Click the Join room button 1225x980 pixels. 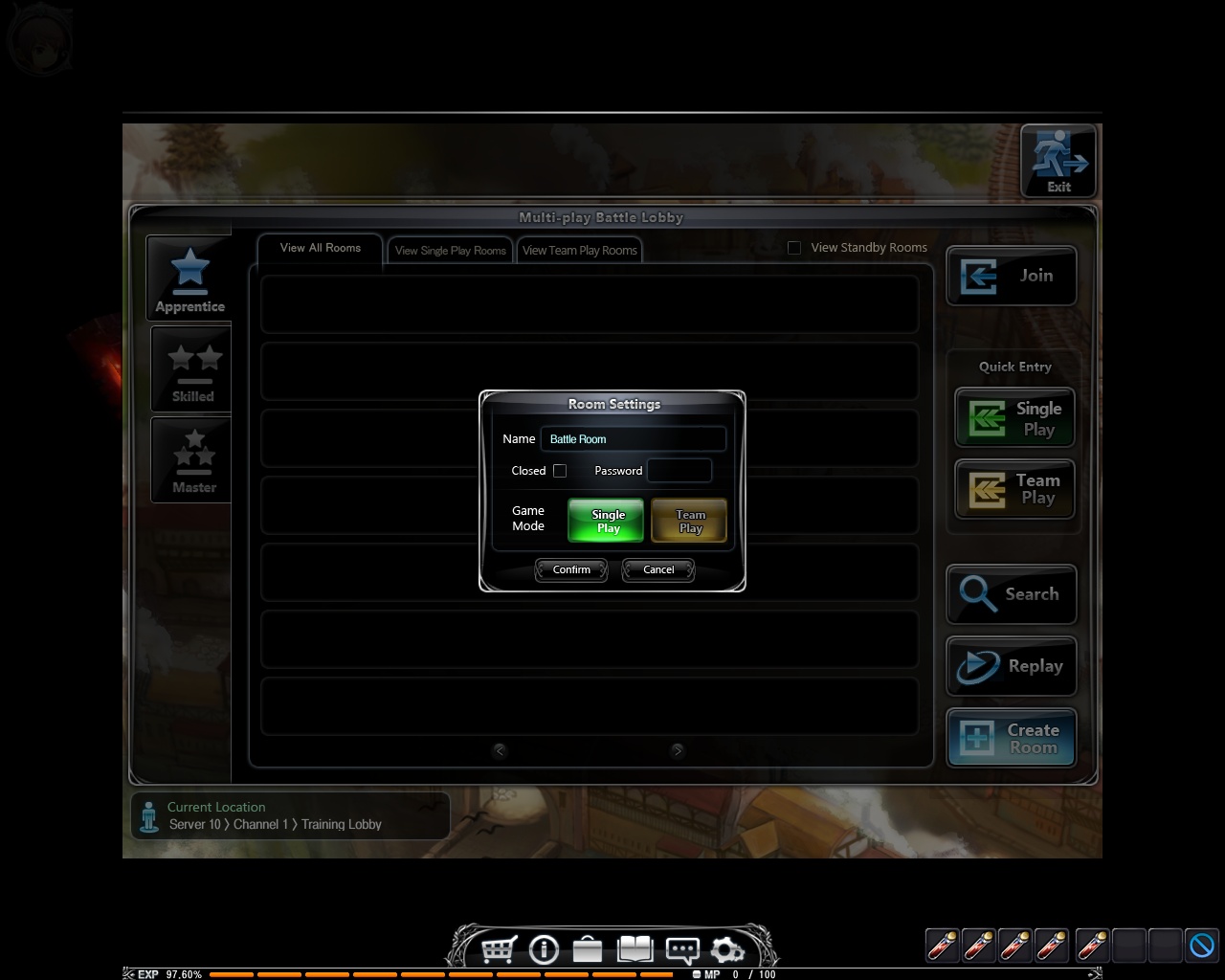(1012, 276)
